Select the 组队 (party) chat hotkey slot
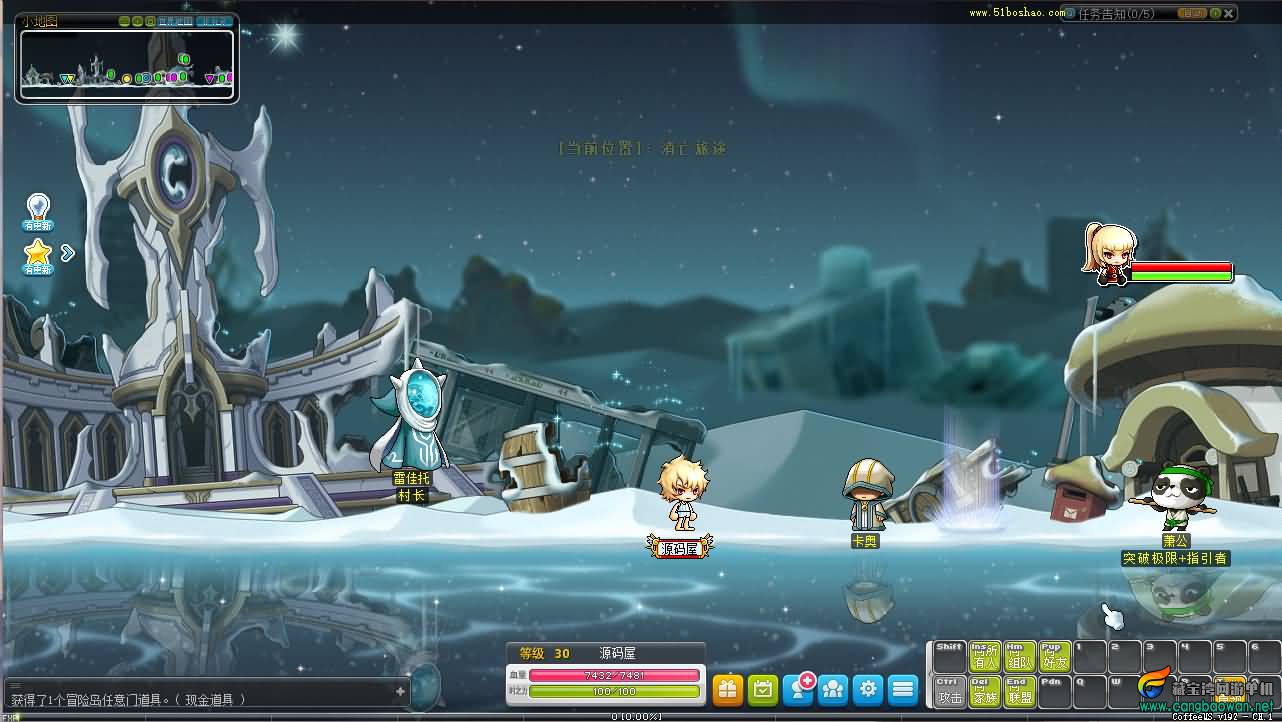 (1020, 656)
